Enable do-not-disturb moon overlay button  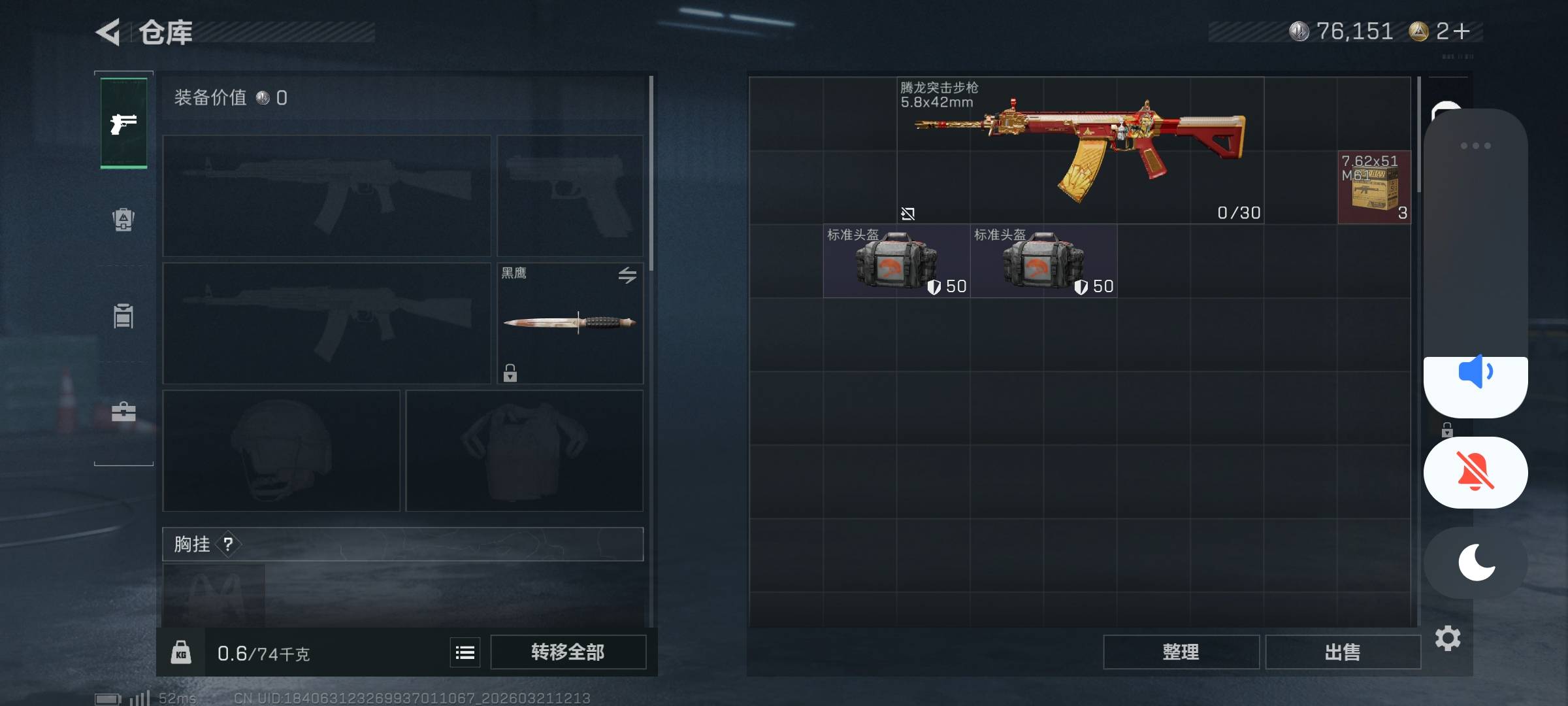point(1475,562)
